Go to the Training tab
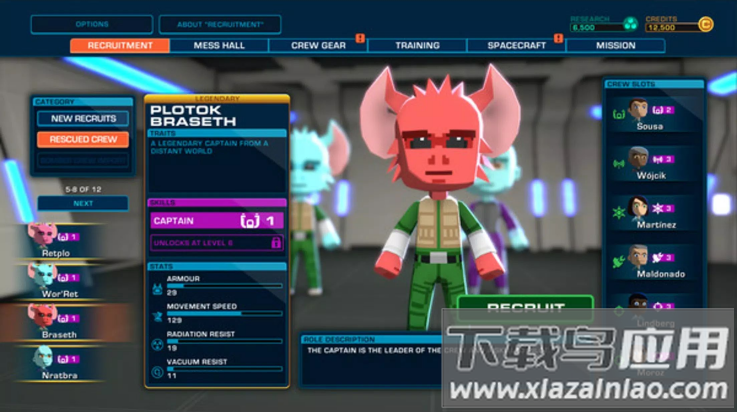This screenshot has width=737, height=412. pyautogui.click(x=417, y=45)
